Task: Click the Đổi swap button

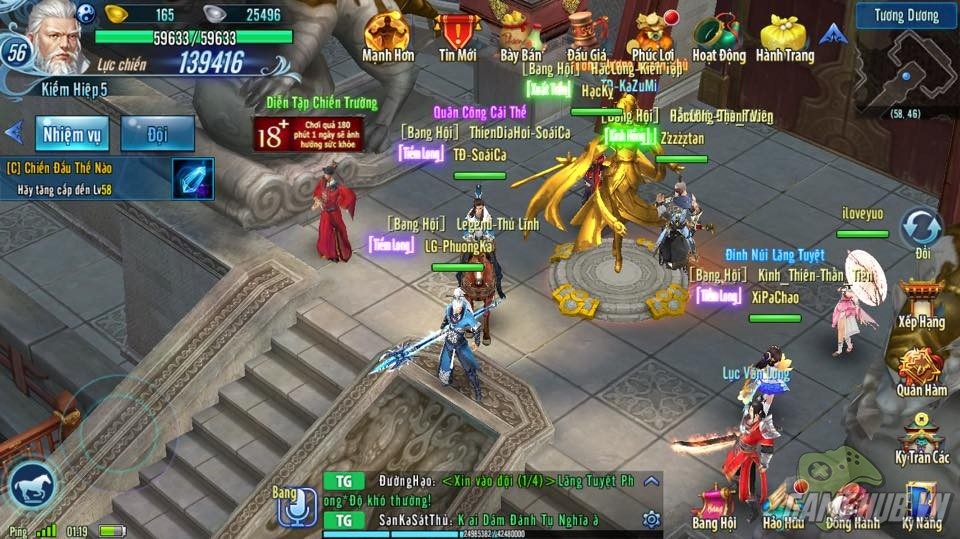Action: [x=921, y=231]
